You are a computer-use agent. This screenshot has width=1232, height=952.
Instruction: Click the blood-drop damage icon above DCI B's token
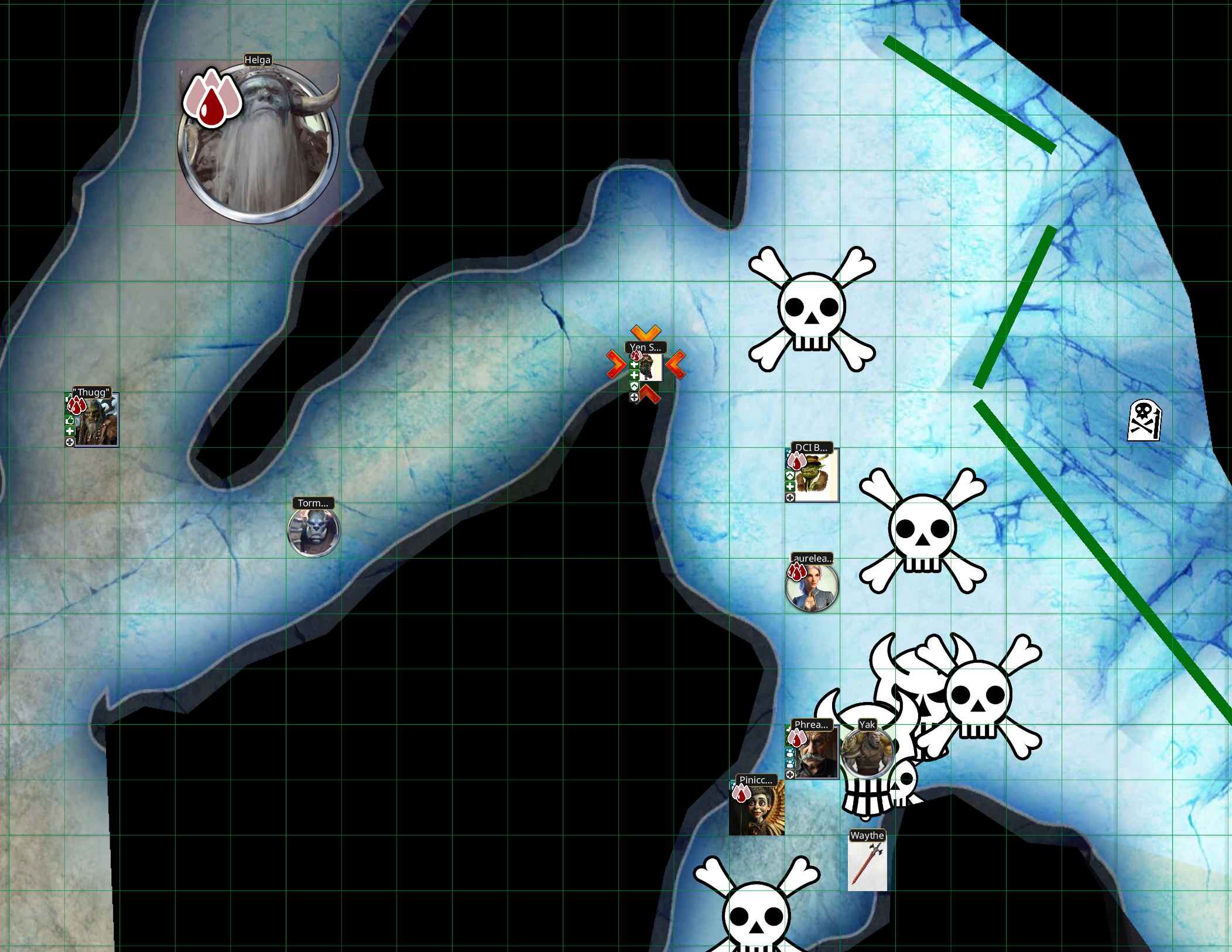coord(797,462)
